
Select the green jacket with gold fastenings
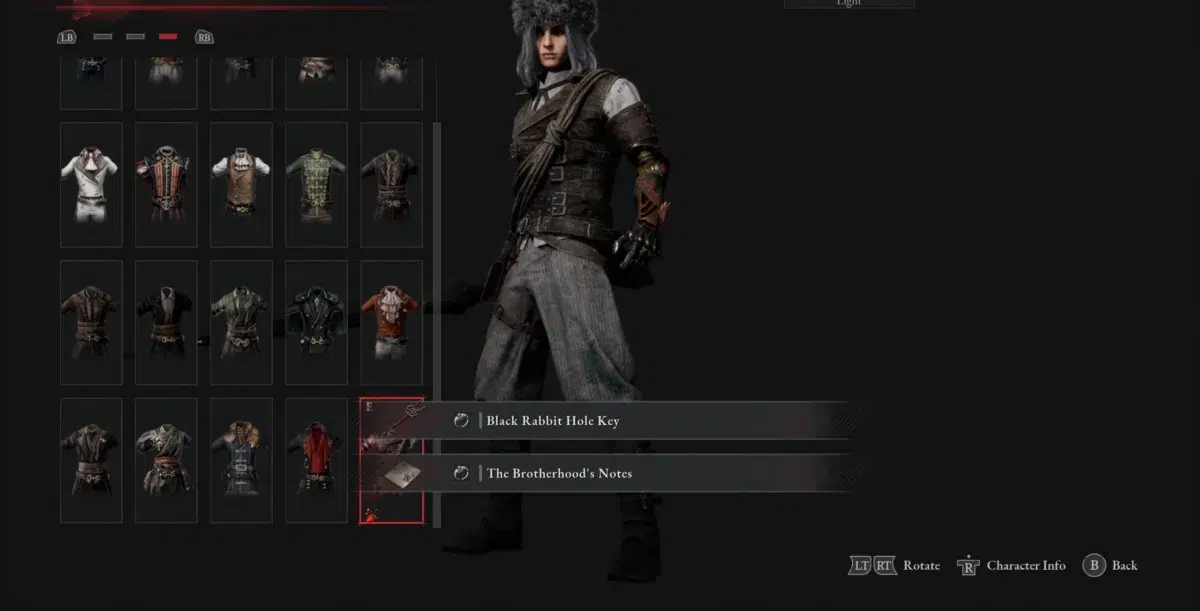pos(316,184)
